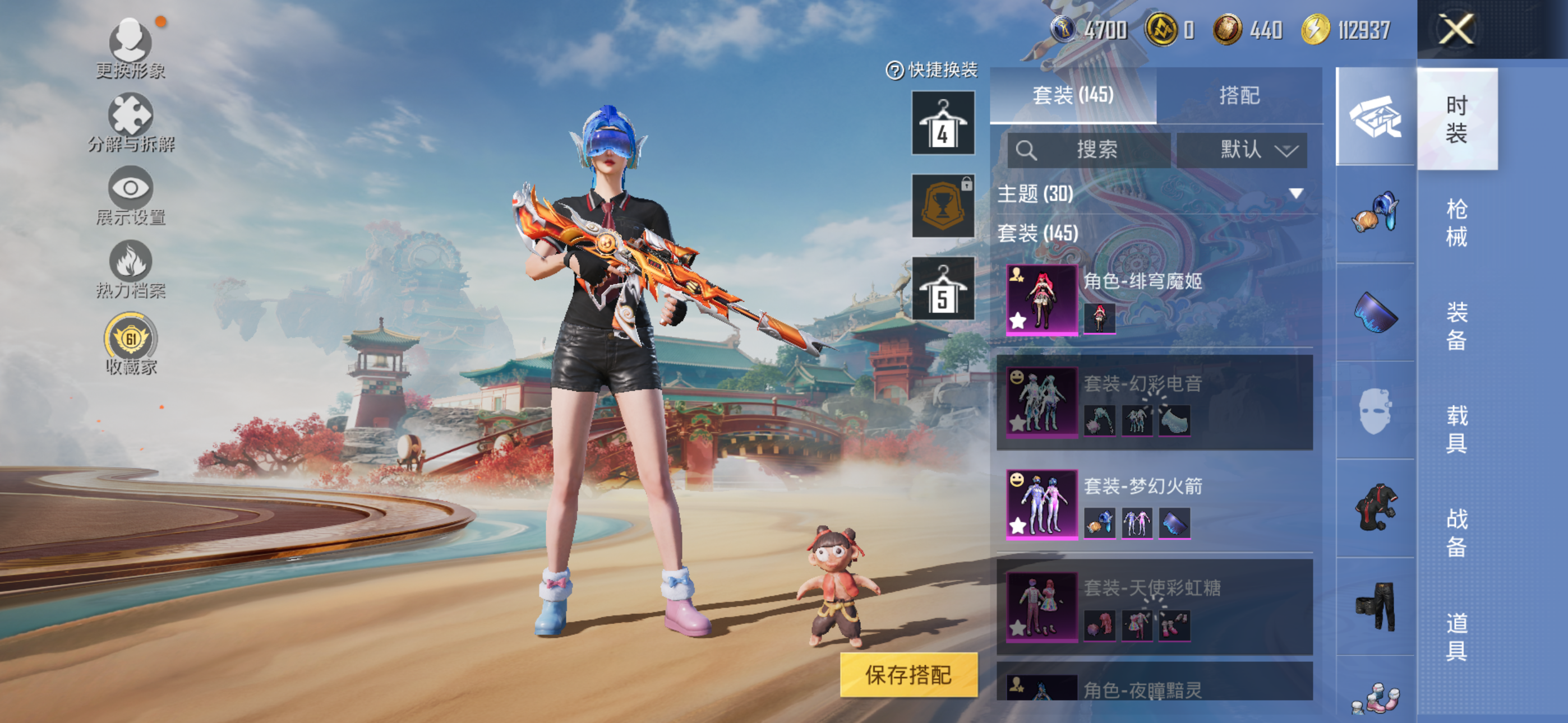Select the 套装 (145) tab
This screenshot has height=723, width=1568.
pyautogui.click(x=1072, y=95)
